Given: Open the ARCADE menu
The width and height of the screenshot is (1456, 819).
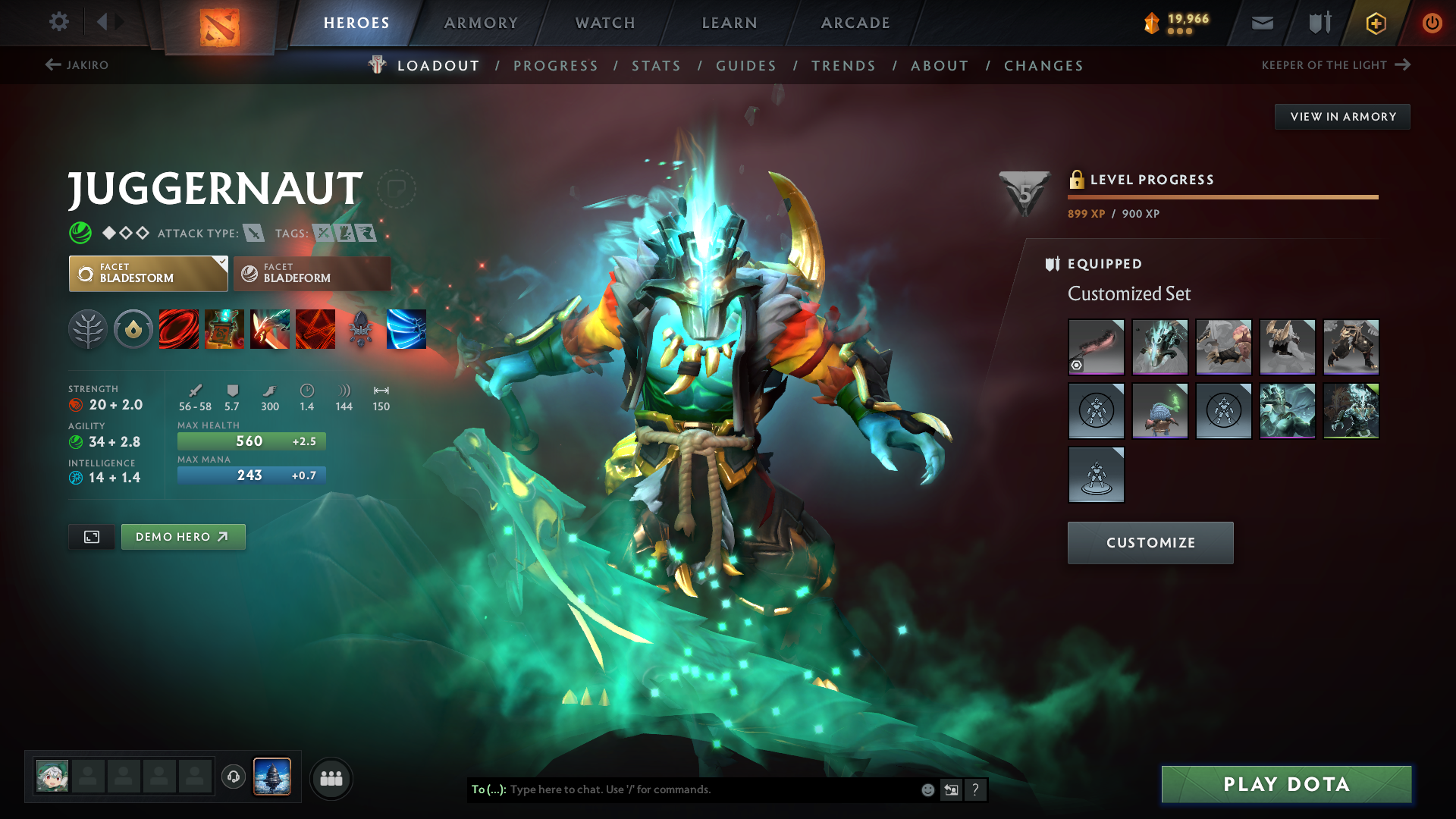Looking at the screenshot, I should pos(855,23).
